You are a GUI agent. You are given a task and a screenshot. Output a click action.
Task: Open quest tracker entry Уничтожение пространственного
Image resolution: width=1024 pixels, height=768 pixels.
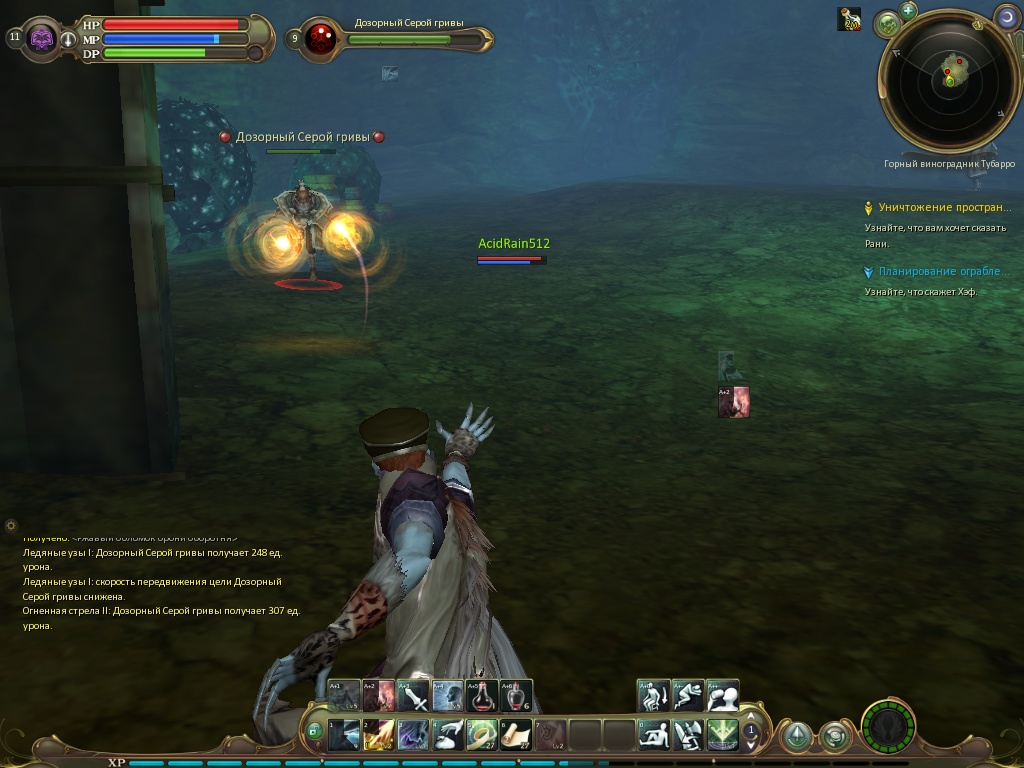(x=944, y=208)
